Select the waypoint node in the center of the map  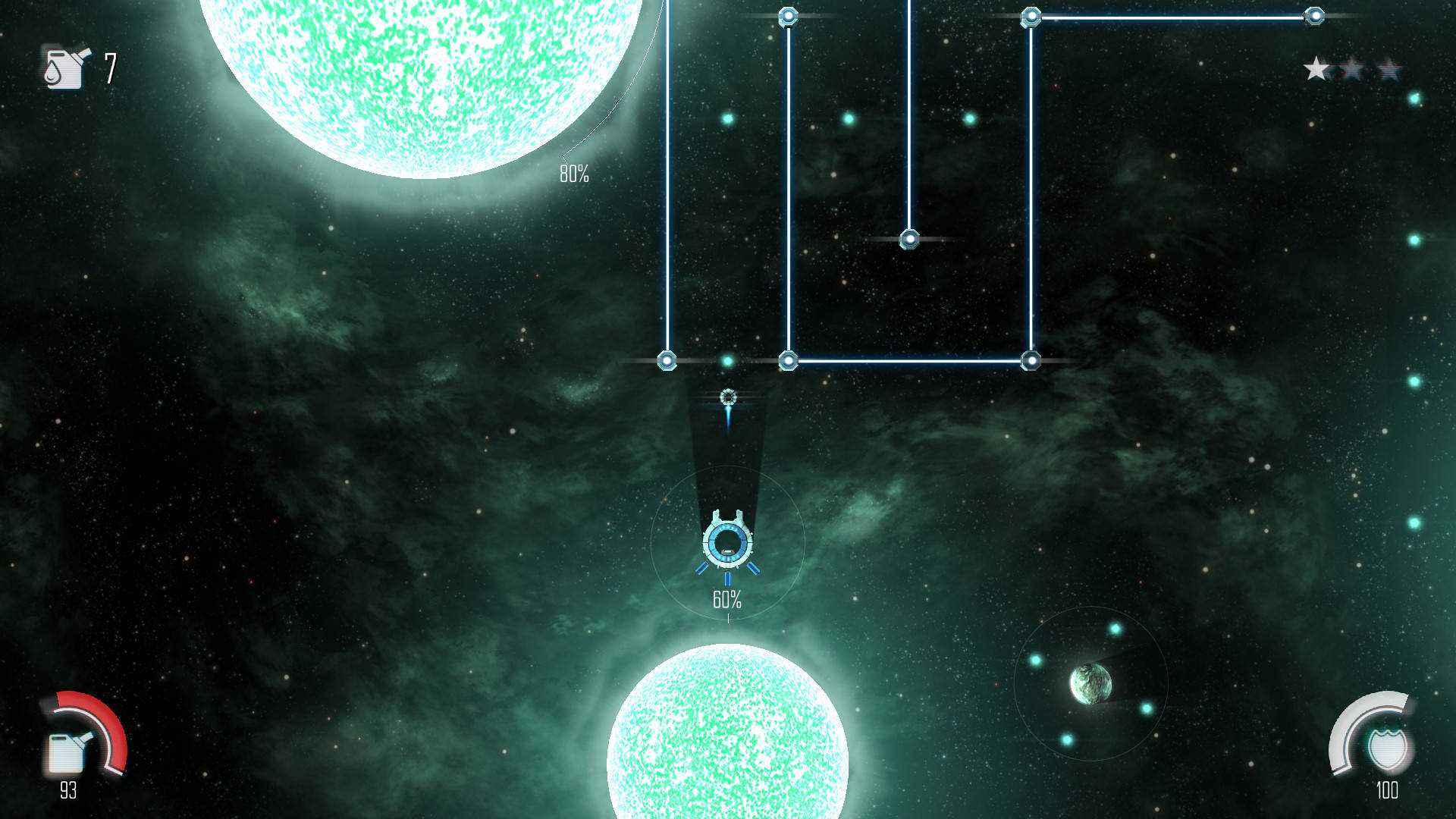tap(908, 240)
